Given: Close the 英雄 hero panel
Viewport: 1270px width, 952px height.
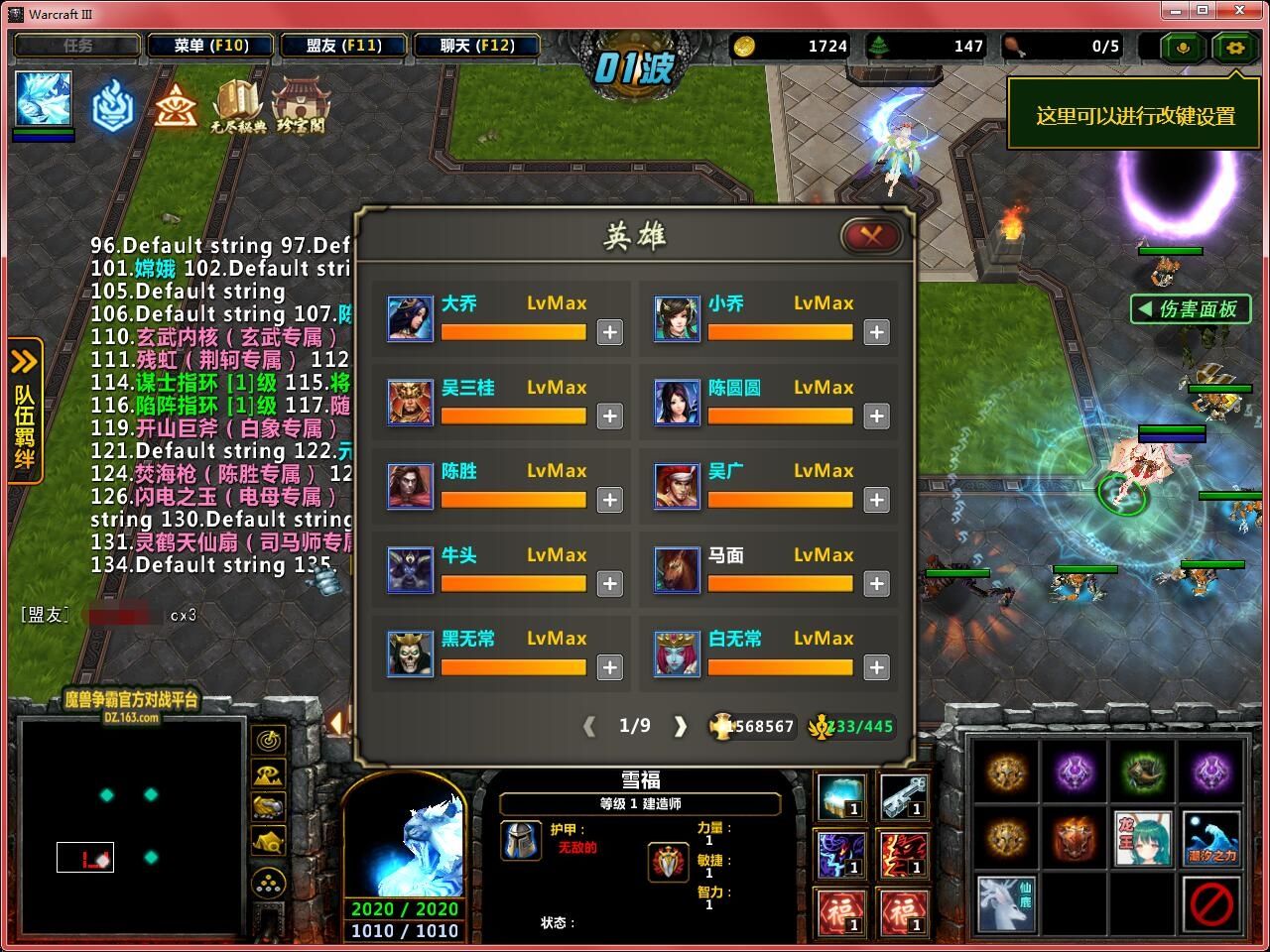Looking at the screenshot, I should [x=870, y=235].
